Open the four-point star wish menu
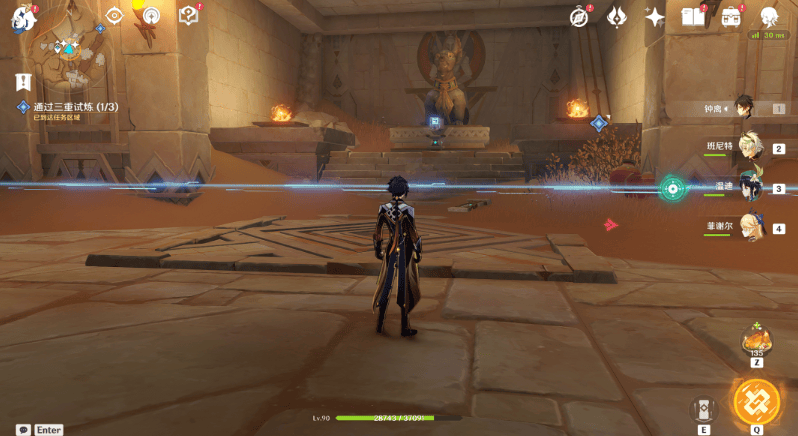 [655, 17]
